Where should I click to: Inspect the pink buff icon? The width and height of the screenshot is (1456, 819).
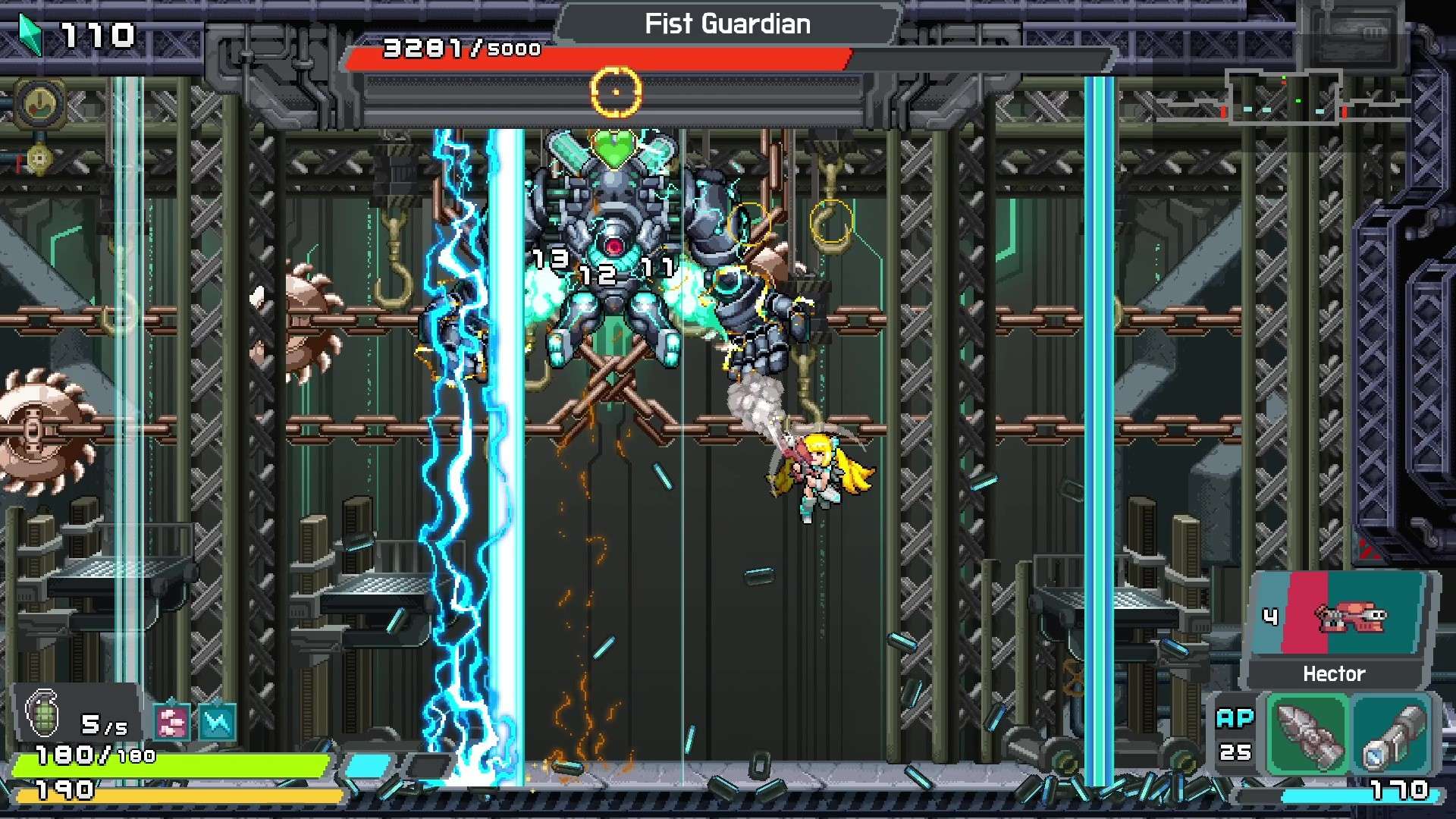point(172,721)
